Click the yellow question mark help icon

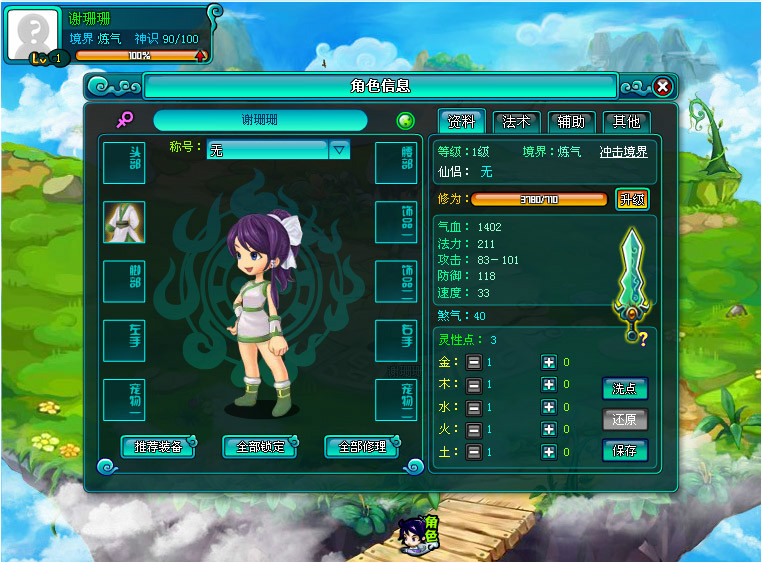tap(643, 339)
